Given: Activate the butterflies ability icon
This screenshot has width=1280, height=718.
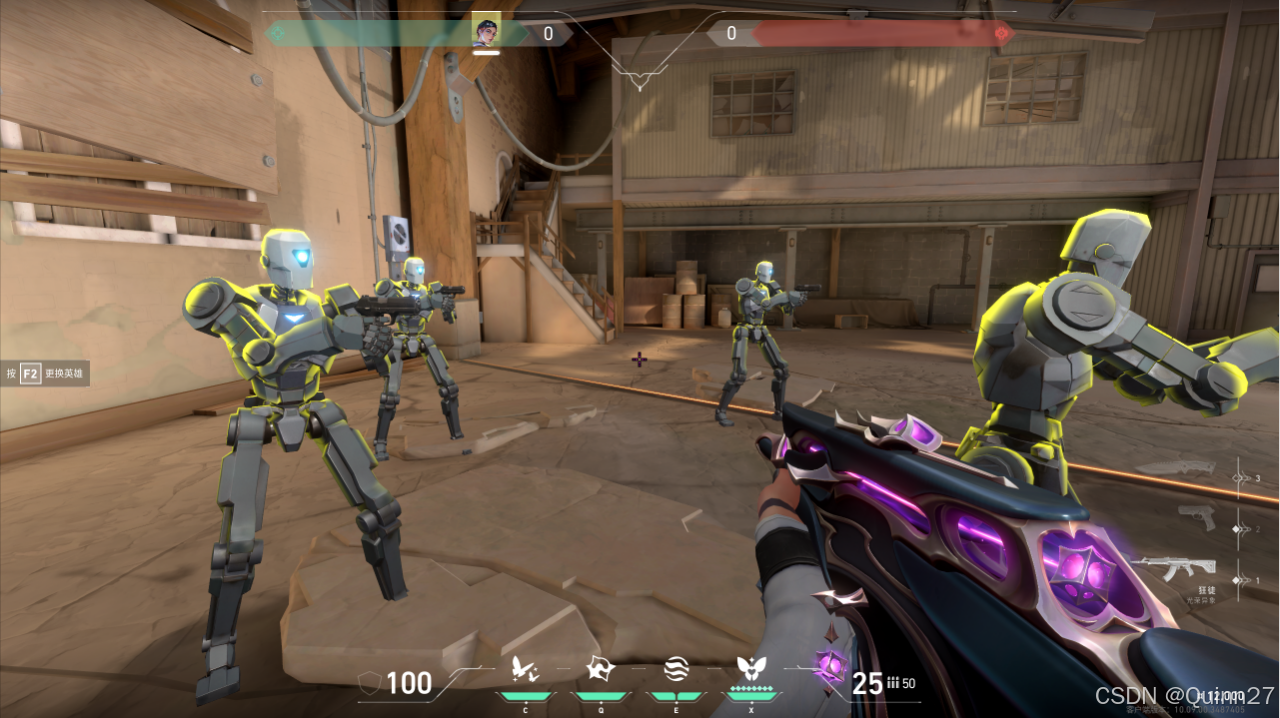Looking at the screenshot, I should pos(526,669).
